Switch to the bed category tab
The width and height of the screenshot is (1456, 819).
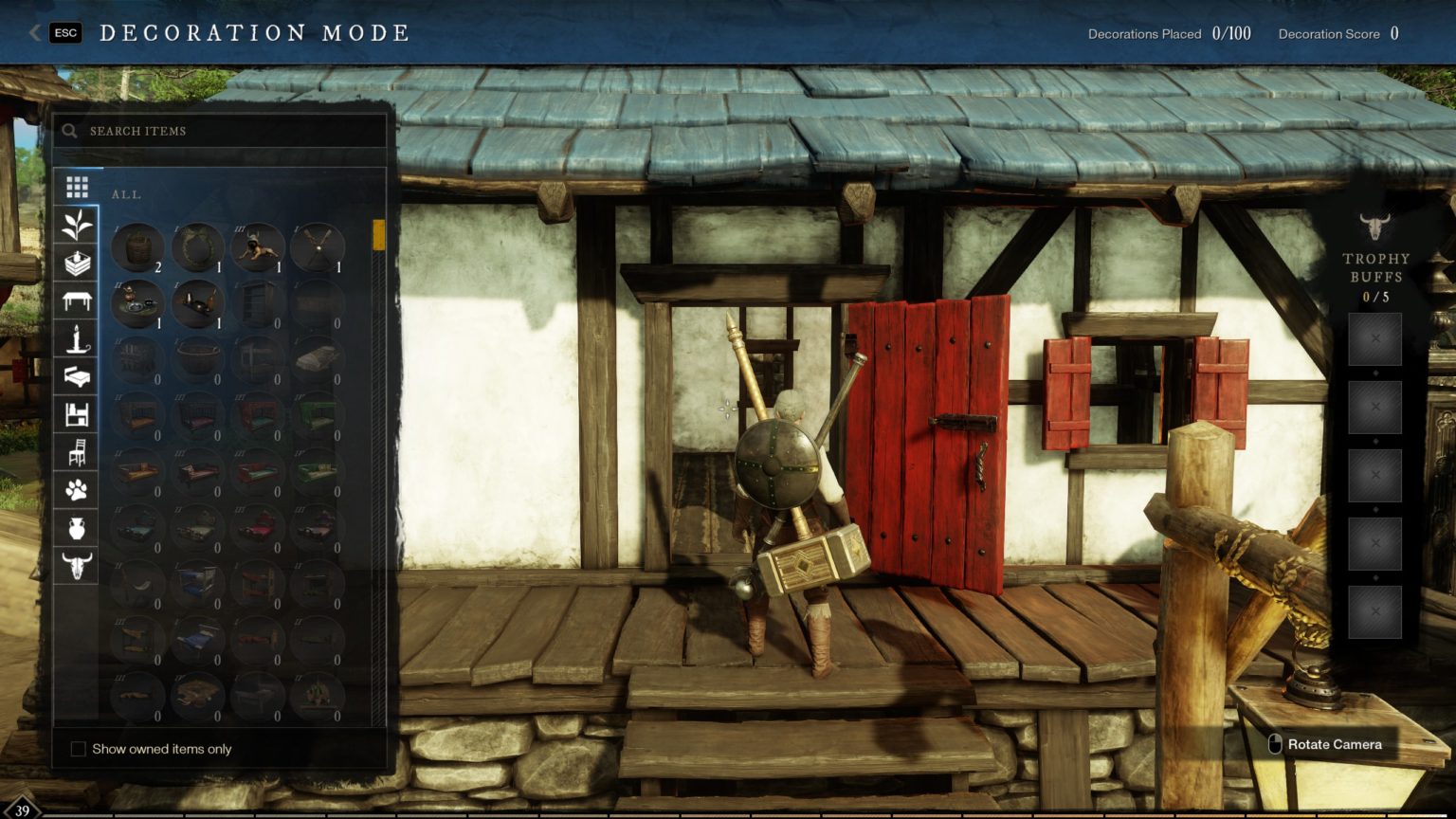coord(77,376)
